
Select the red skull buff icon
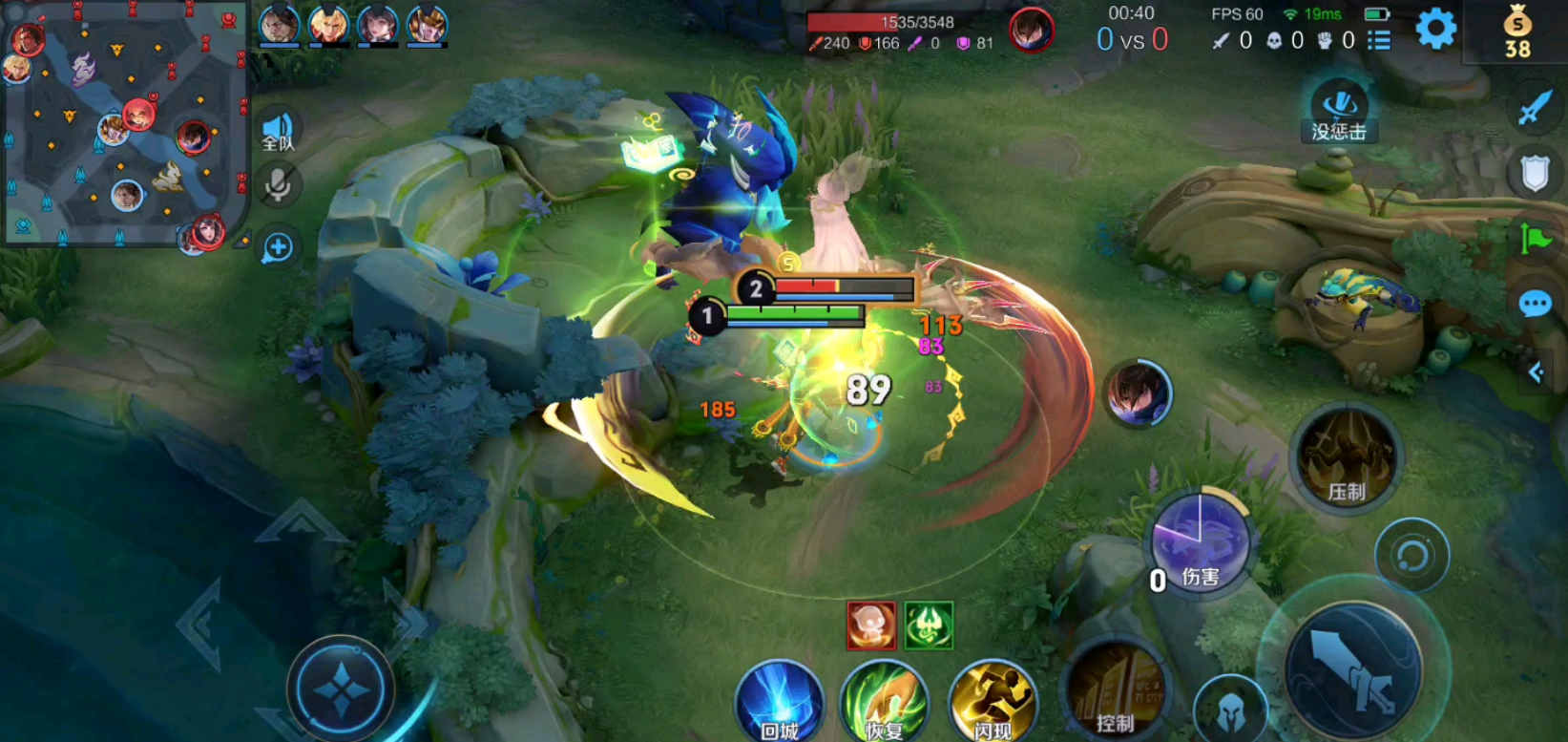coord(871,626)
